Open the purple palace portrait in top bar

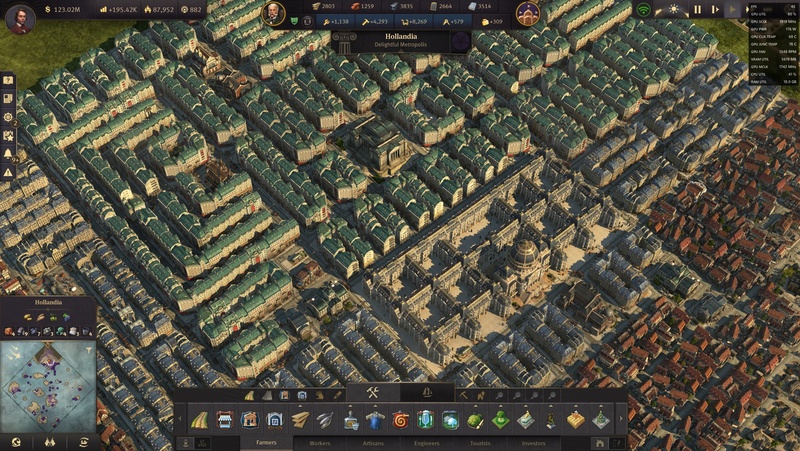click(x=529, y=14)
